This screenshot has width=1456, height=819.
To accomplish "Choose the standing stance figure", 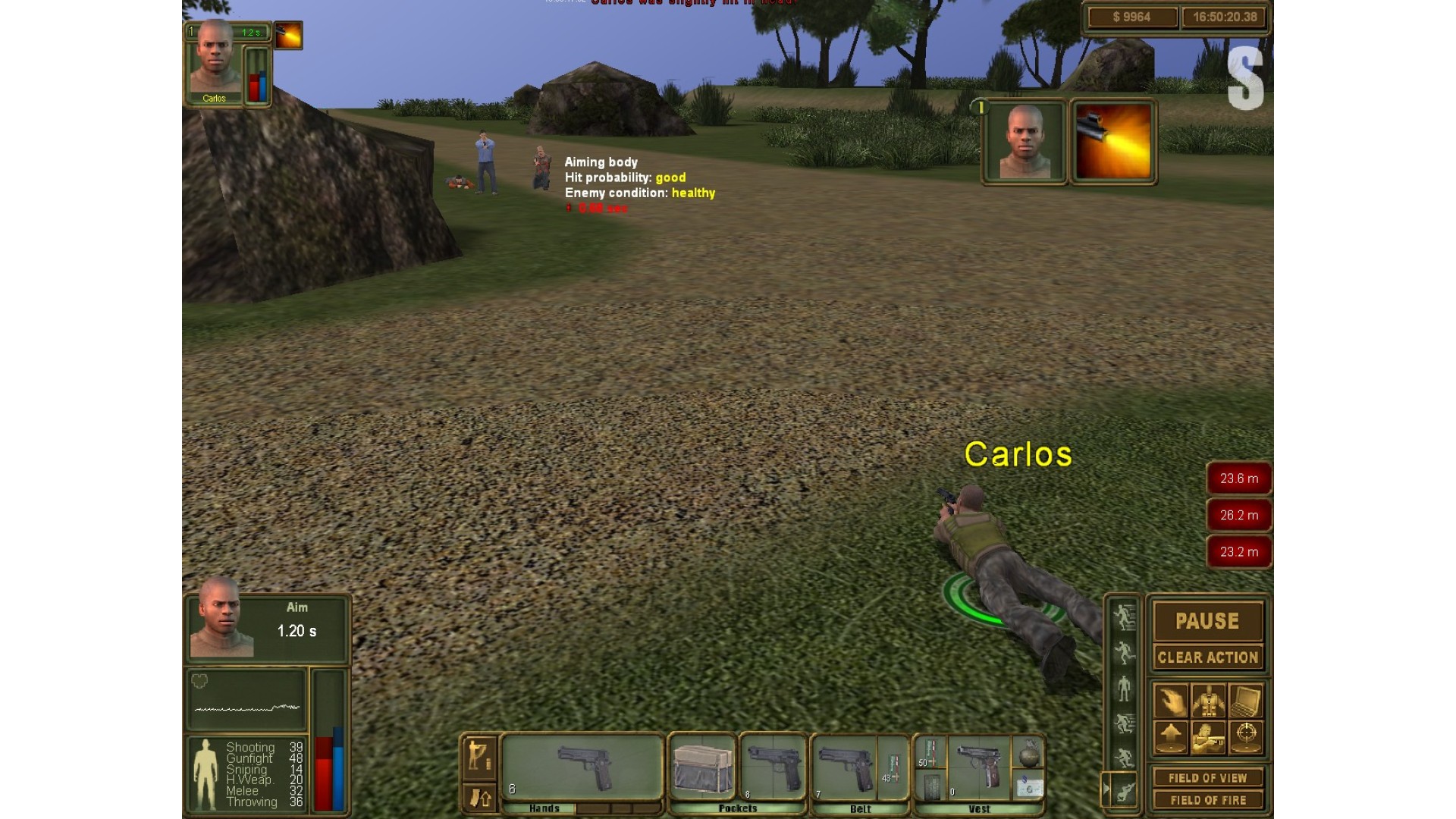I will click(1124, 689).
